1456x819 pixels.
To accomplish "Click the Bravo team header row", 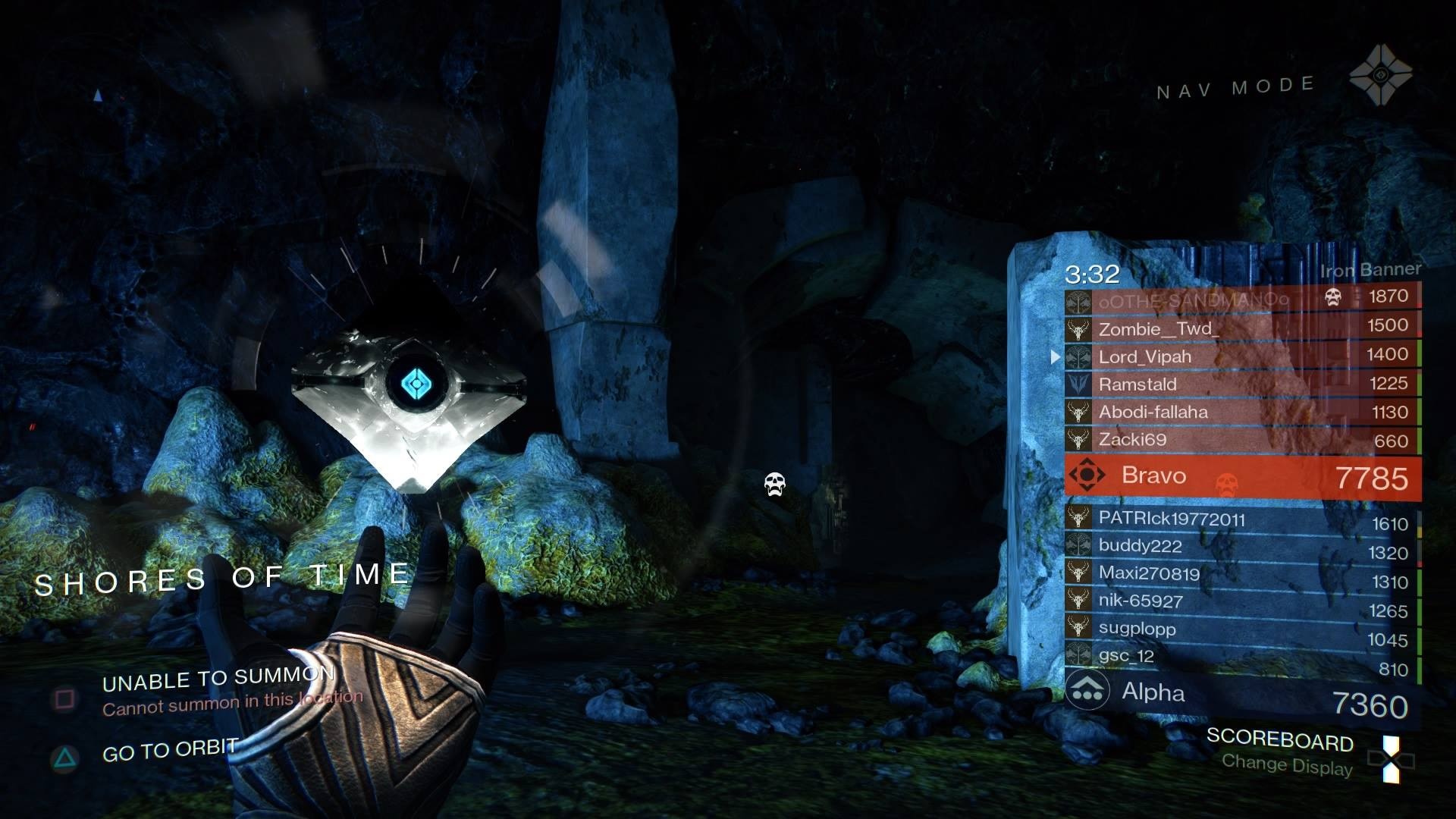I will coord(1241,476).
